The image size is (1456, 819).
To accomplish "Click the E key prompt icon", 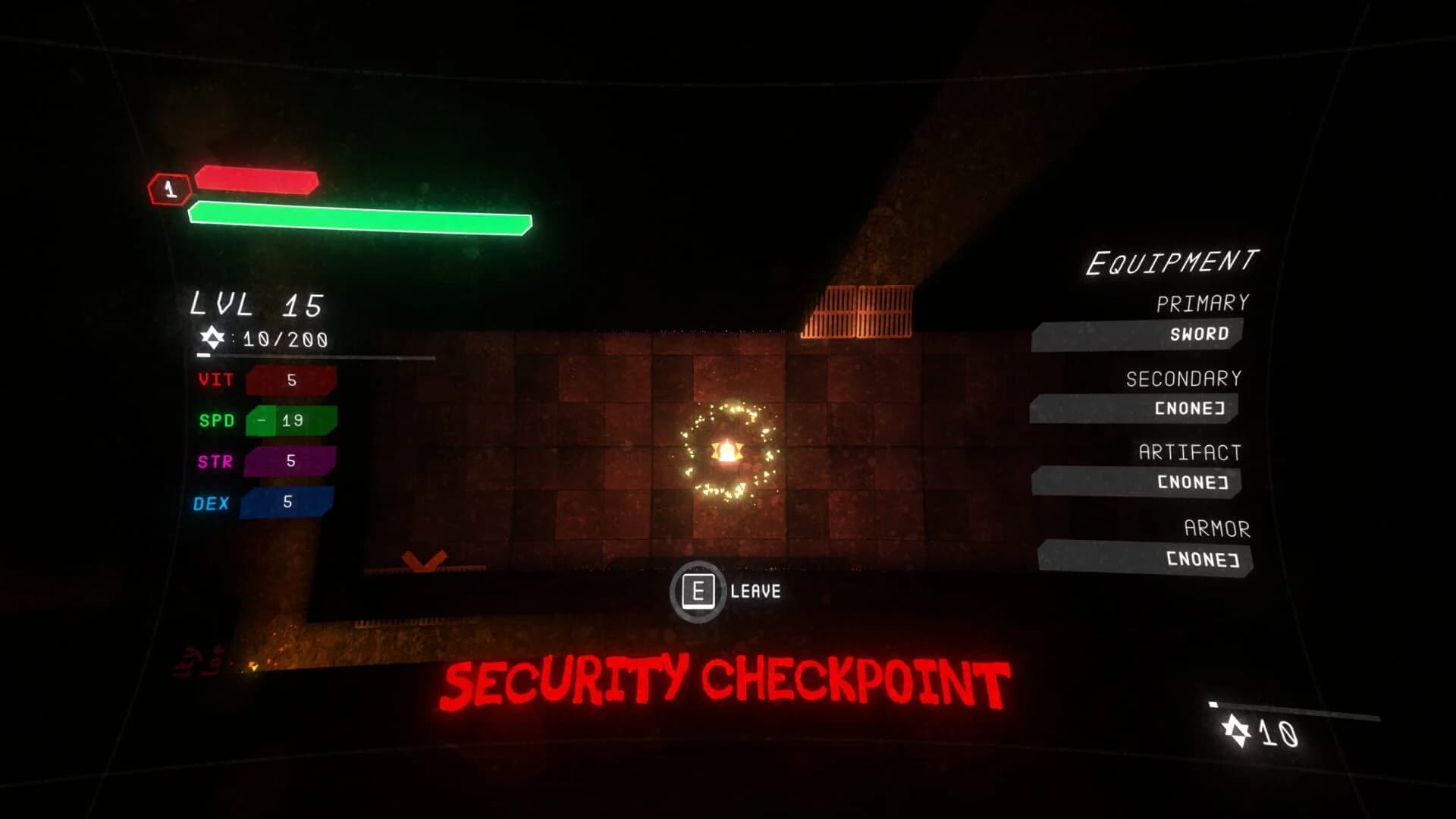I will 700,591.
